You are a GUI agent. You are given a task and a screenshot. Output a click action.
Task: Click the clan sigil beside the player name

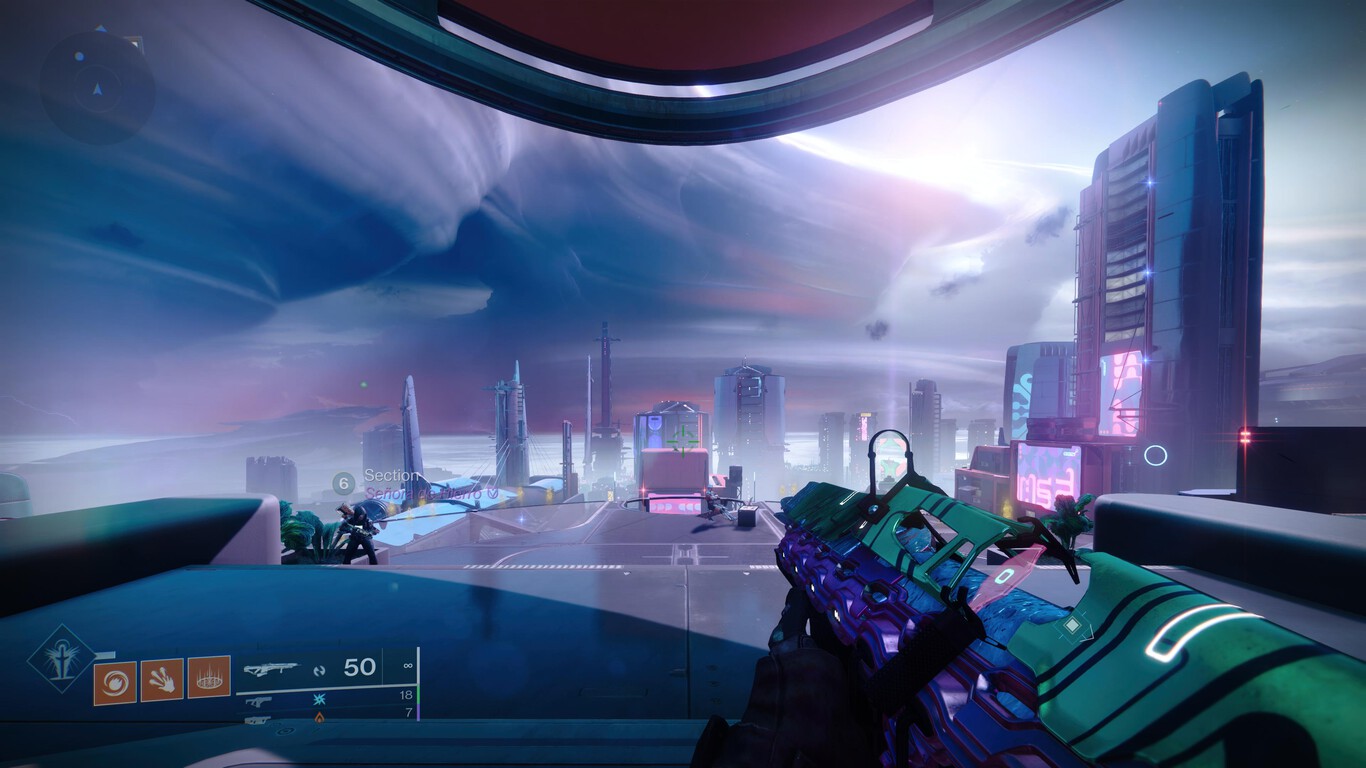[x=493, y=492]
